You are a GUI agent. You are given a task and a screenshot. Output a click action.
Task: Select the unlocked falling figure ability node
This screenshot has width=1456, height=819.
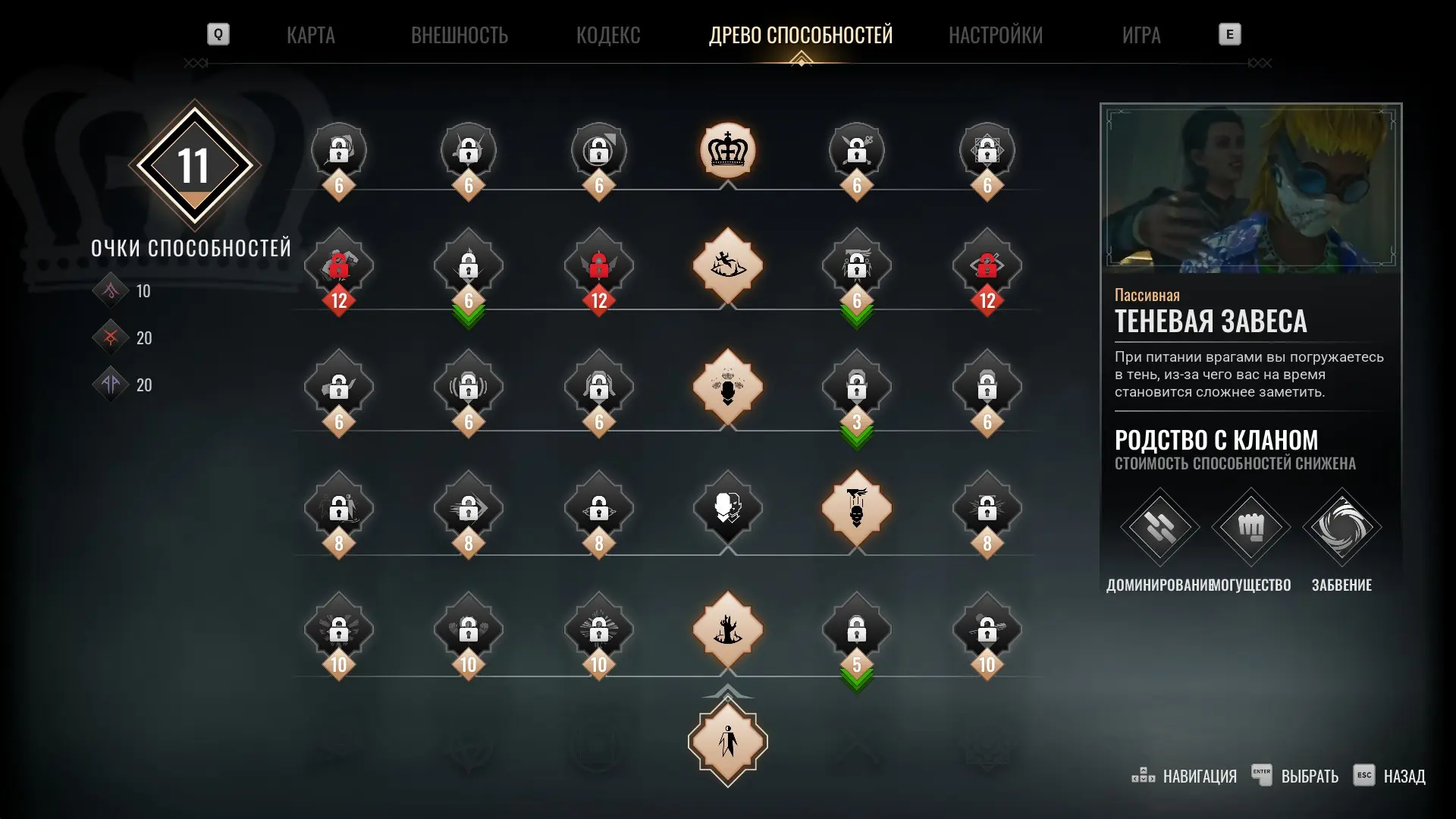coord(727,265)
